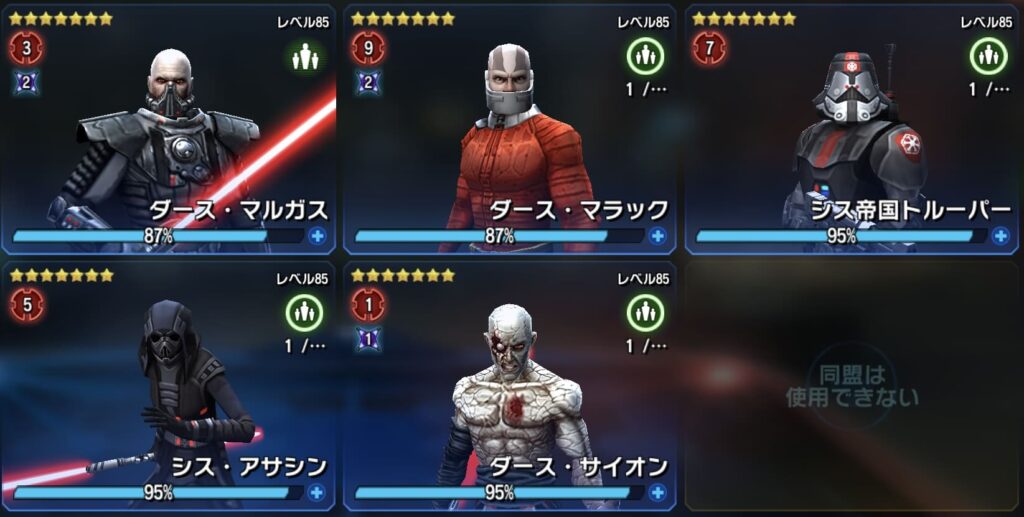Tap the plus button beside ダース・マルガス's 87% bar

coord(316,236)
